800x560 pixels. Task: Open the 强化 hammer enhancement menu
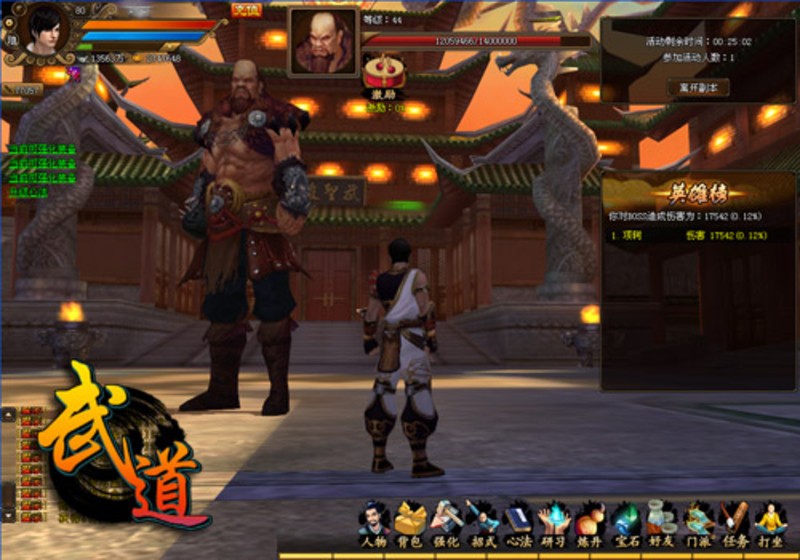446,522
